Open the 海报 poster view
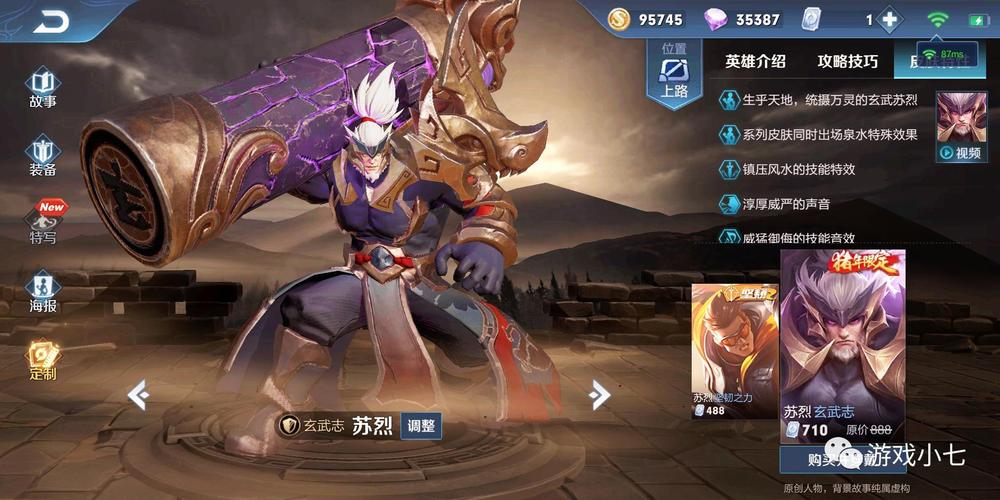Image resolution: width=1000 pixels, height=500 pixels. 42,292
